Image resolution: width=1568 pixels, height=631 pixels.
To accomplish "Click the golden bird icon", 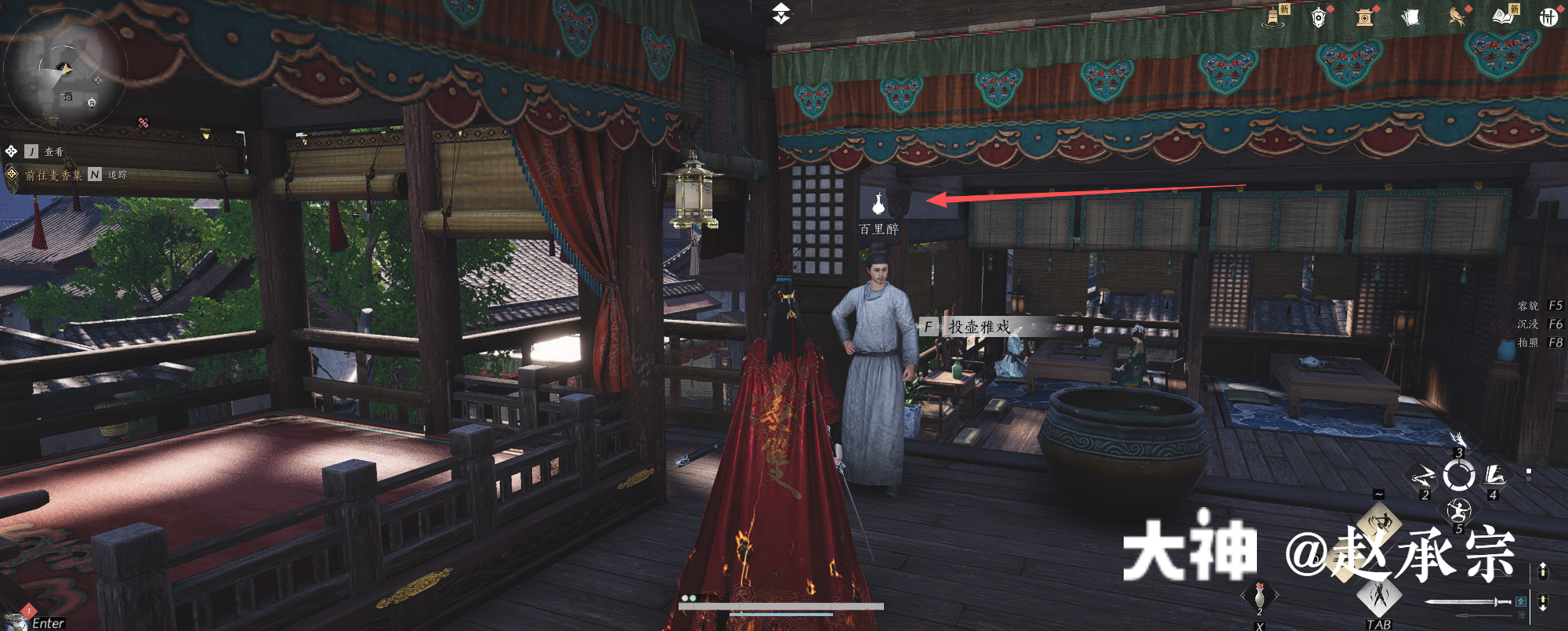I will point(1457,17).
